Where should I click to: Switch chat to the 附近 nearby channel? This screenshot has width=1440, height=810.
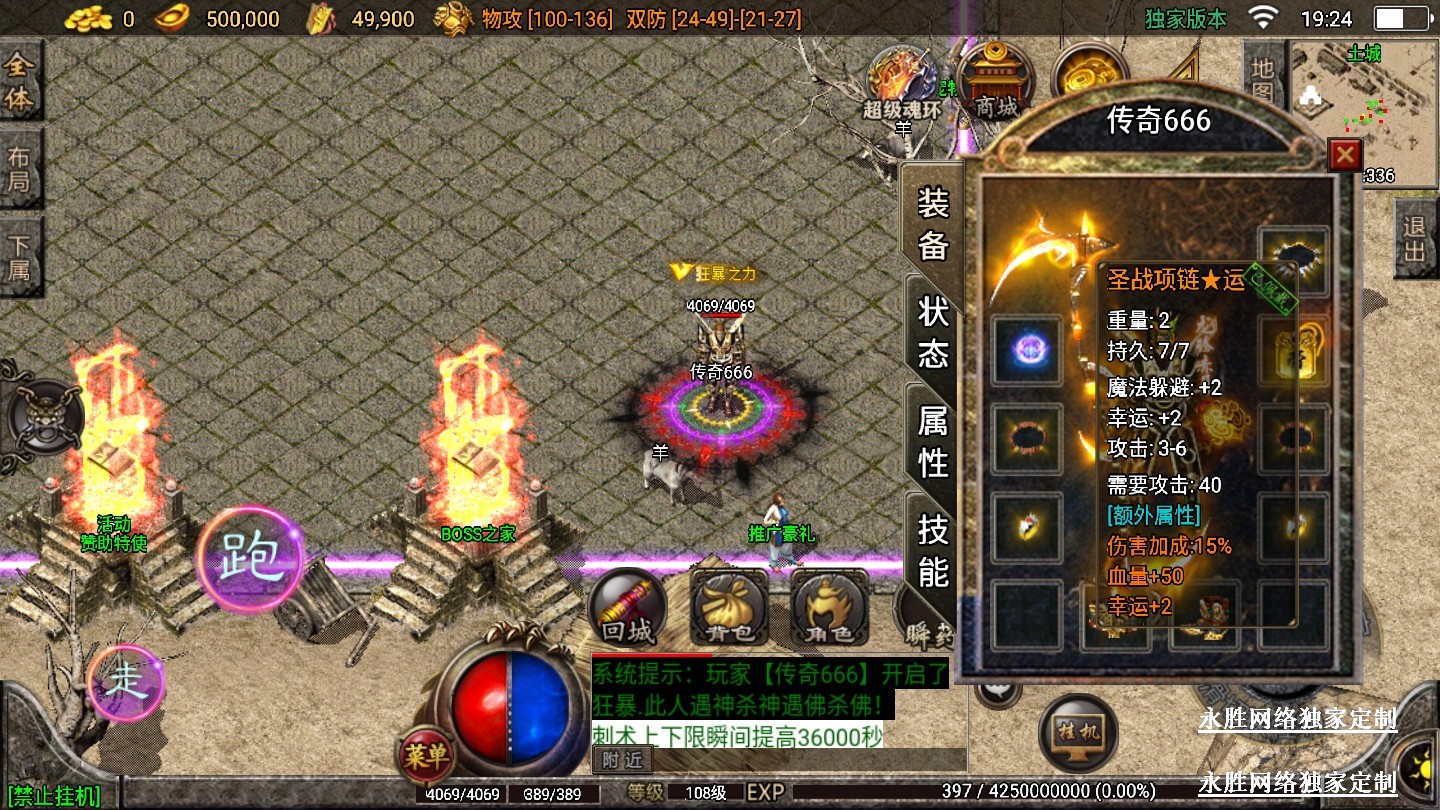click(x=620, y=760)
